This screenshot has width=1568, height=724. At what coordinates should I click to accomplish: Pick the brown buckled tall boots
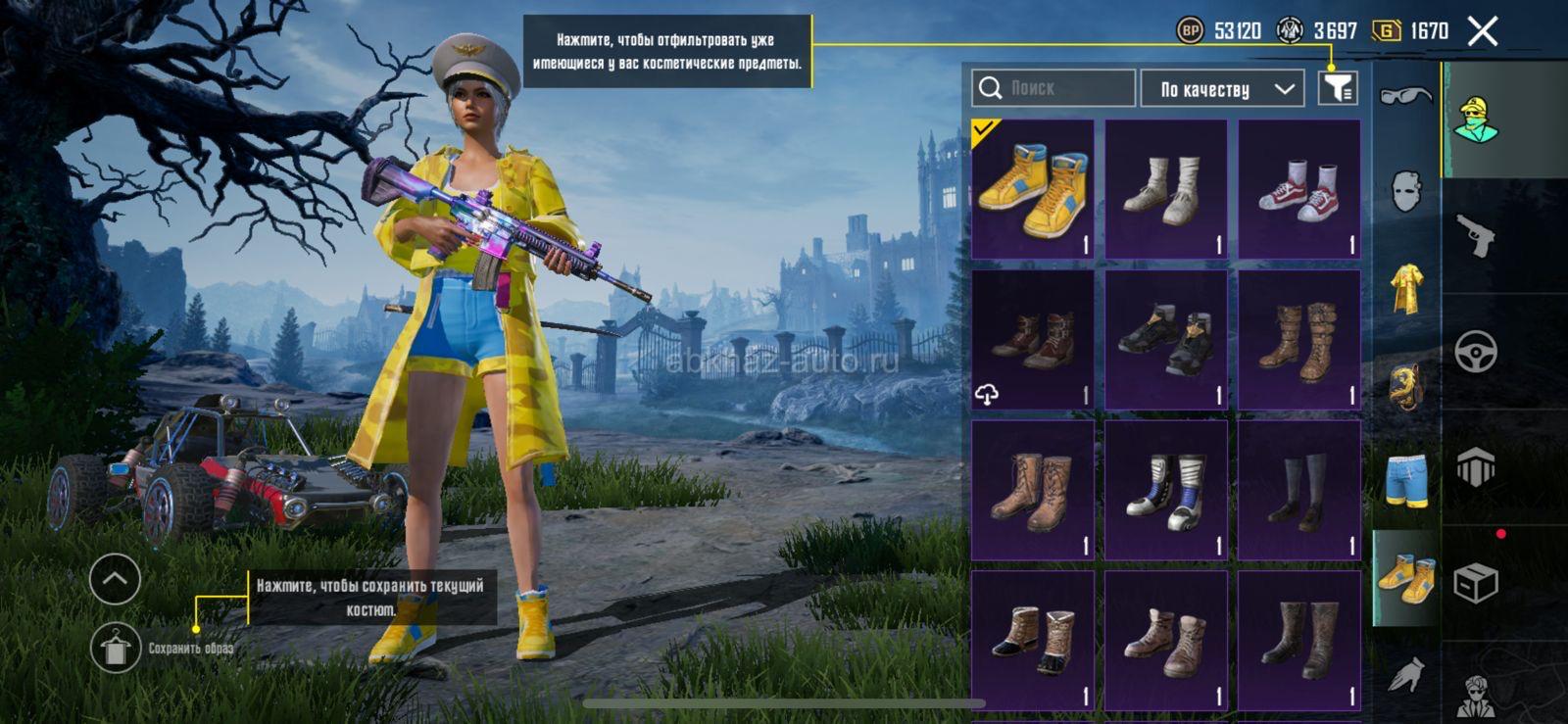pos(1298,339)
